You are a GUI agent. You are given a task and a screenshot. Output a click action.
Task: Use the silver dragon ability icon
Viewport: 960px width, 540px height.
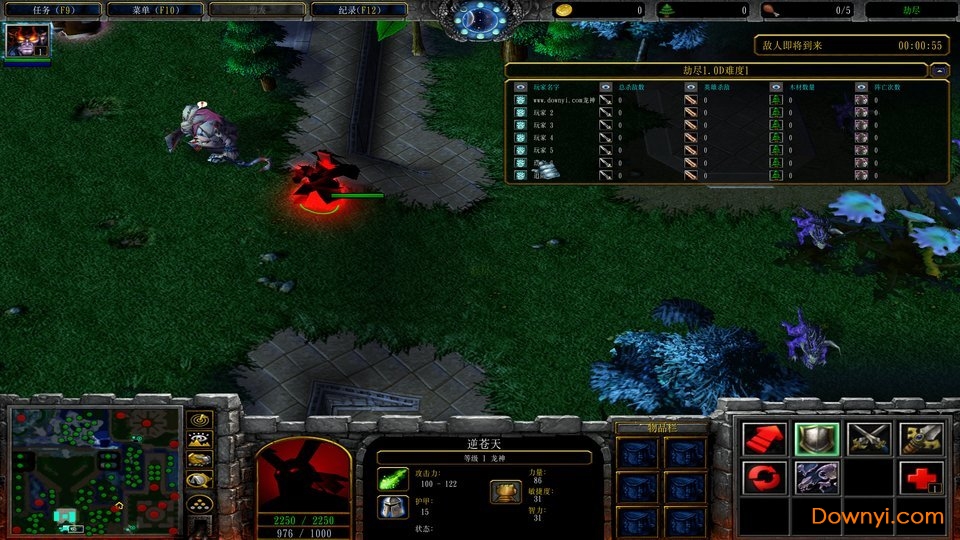(816, 477)
